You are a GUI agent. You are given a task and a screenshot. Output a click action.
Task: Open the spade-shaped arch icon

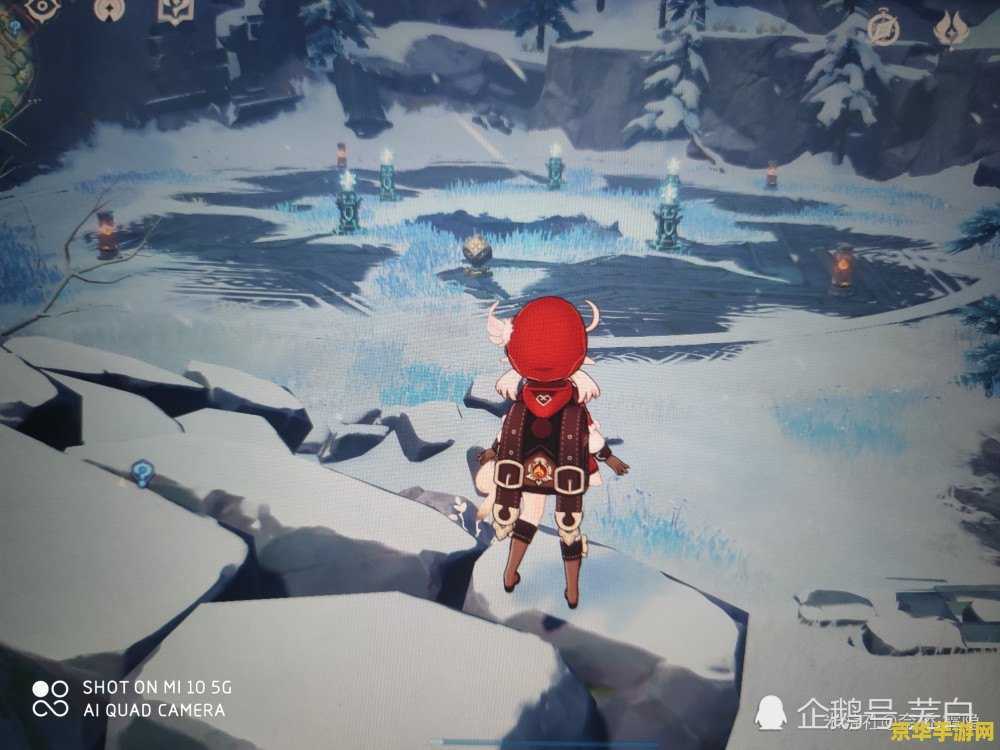pyautogui.click(x=110, y=9)
